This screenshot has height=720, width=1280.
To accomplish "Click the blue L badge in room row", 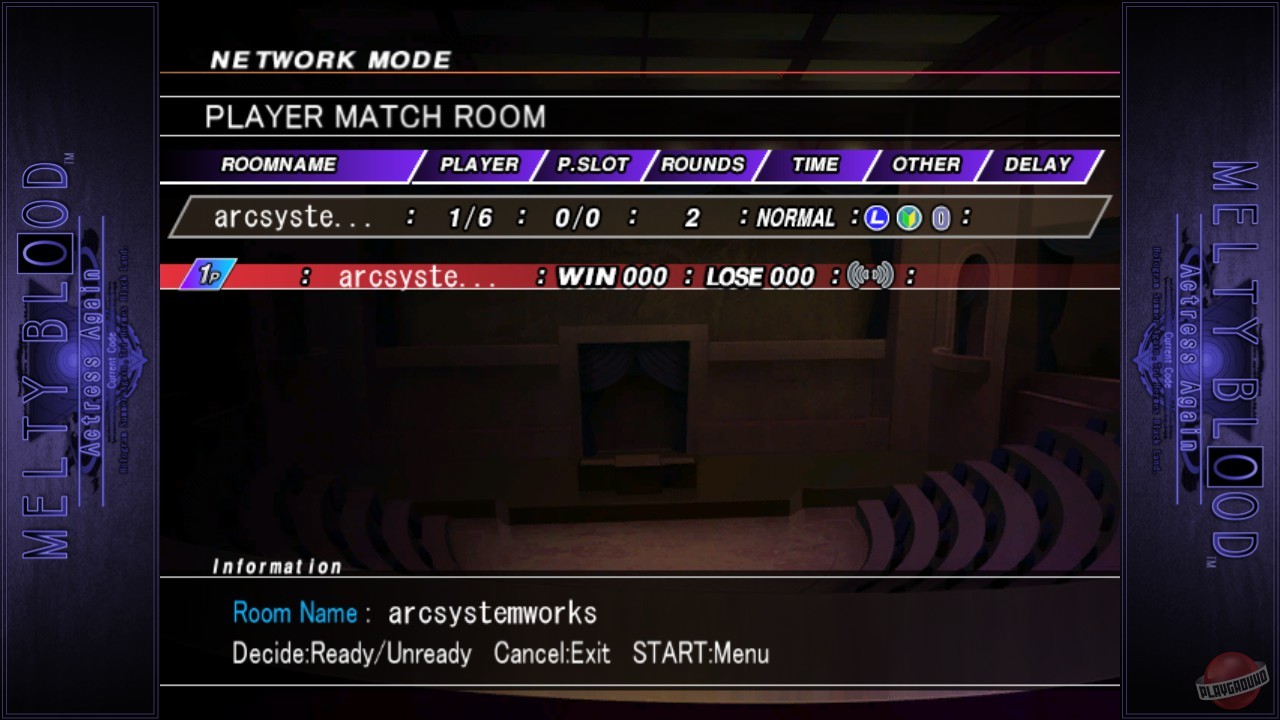I will (x=875, y=217).
